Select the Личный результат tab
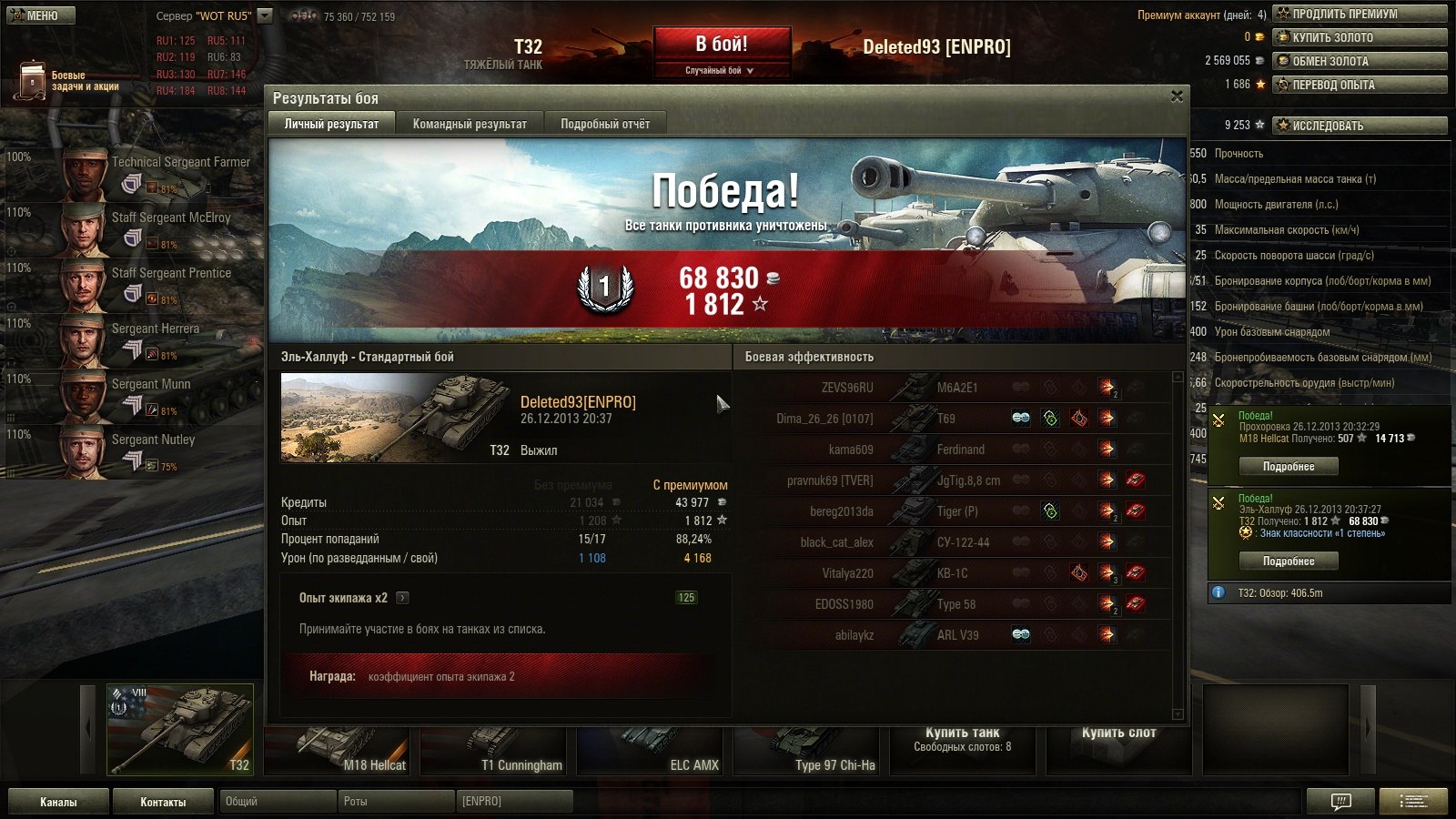1456x819 pixels. (331, 124)
